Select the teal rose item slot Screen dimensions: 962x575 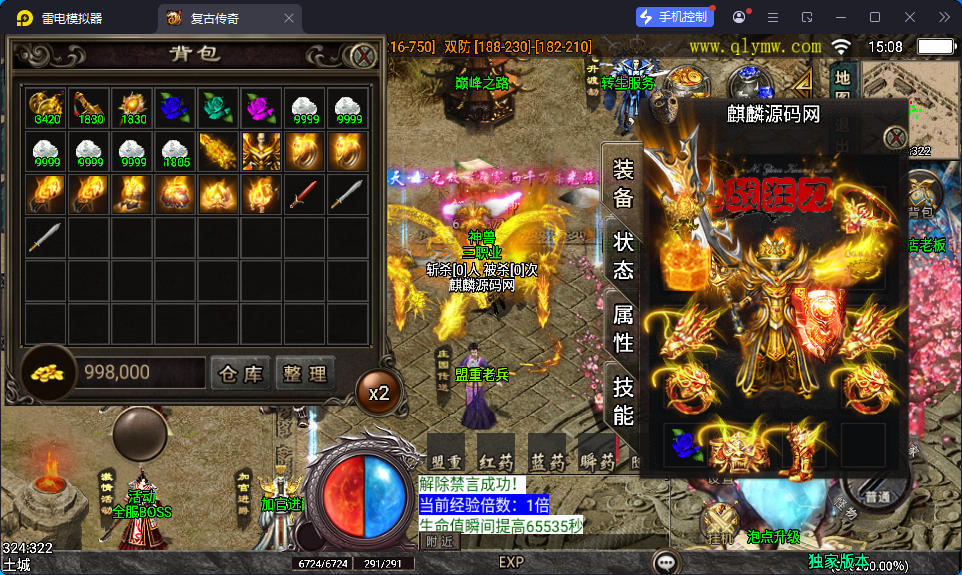tap(217, 107)
